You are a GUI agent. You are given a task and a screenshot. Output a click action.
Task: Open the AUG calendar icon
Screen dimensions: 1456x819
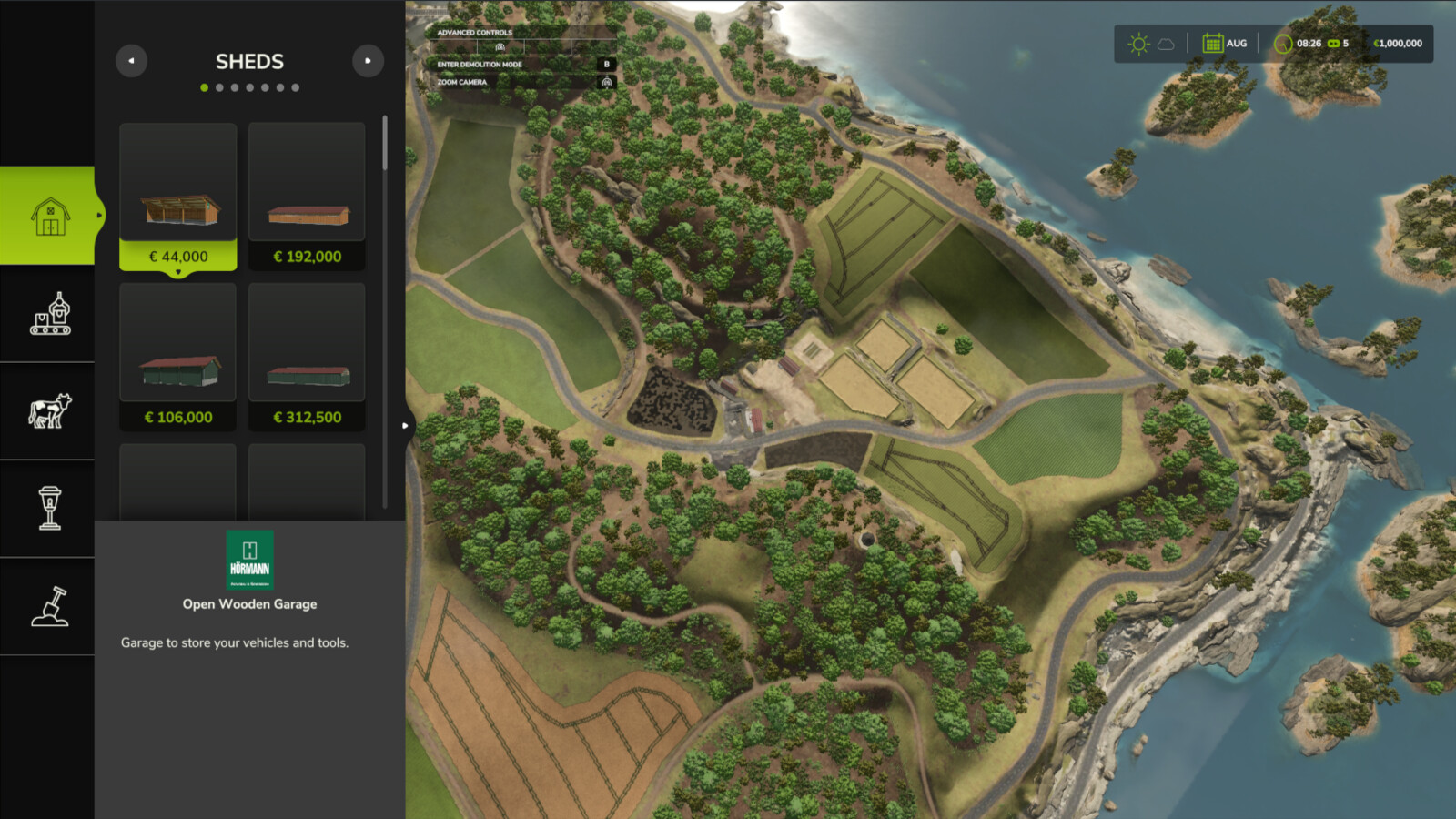pyautogui.click(x=1213, y=43)
